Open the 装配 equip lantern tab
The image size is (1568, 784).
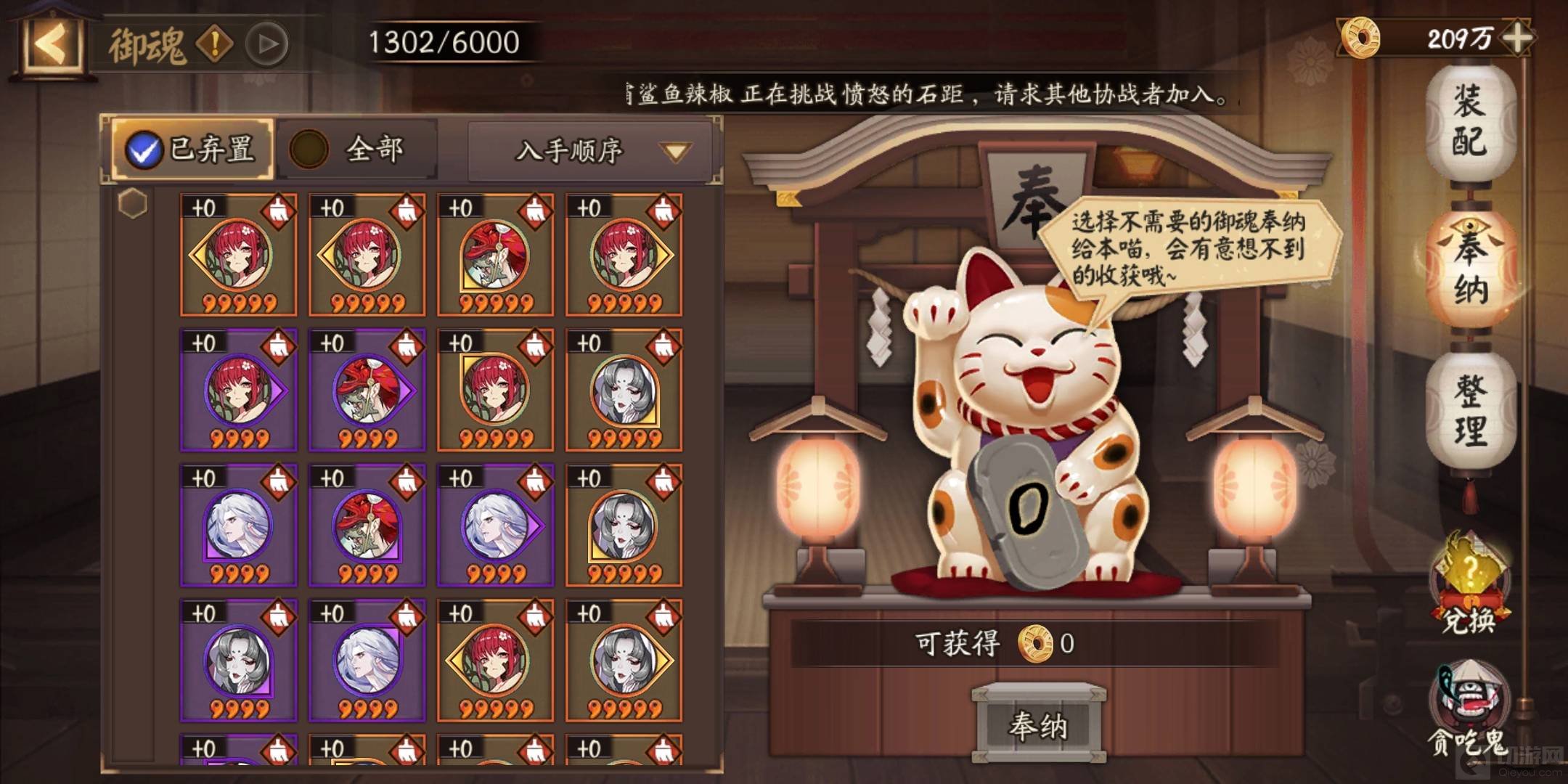(x=1471, y=122)
